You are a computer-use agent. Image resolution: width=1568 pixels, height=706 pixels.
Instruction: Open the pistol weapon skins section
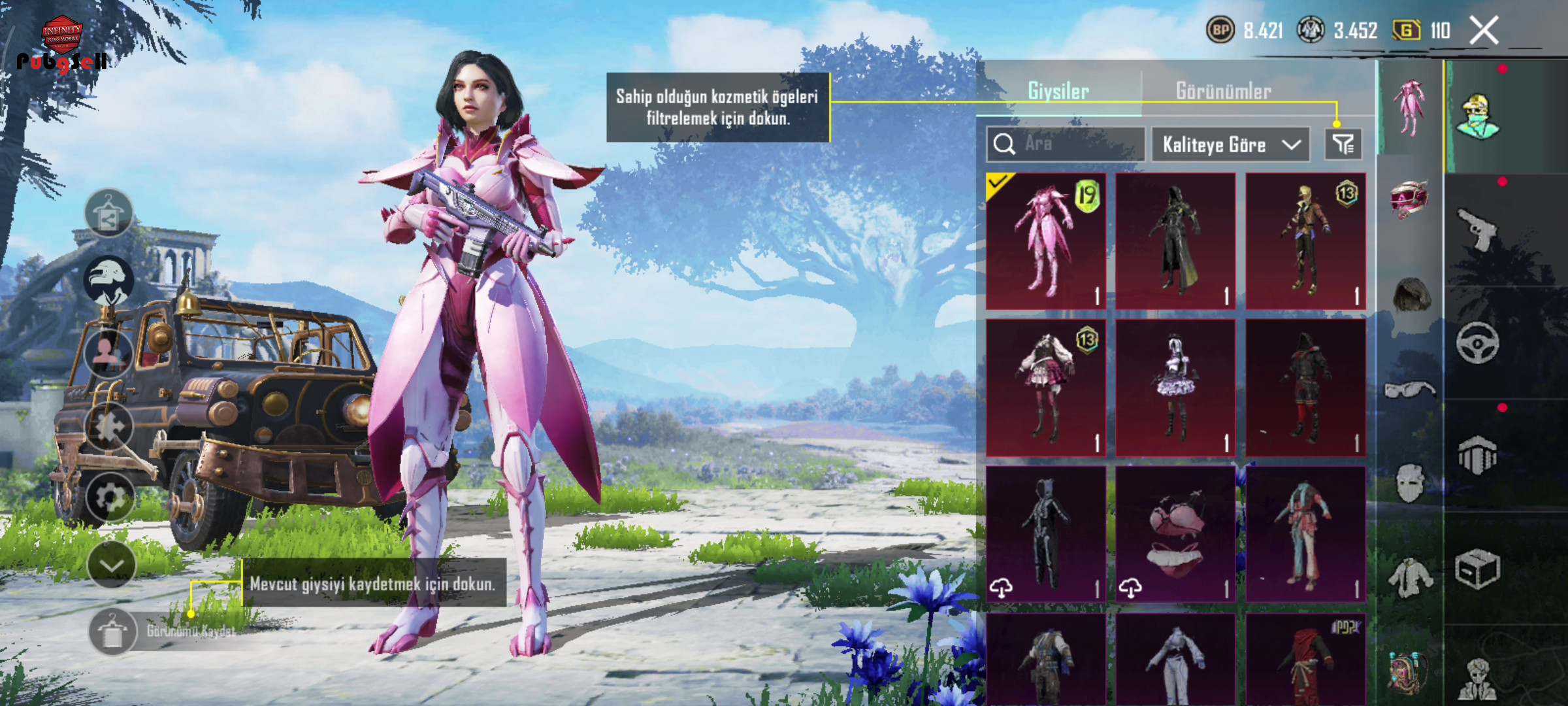[1477, 229]
